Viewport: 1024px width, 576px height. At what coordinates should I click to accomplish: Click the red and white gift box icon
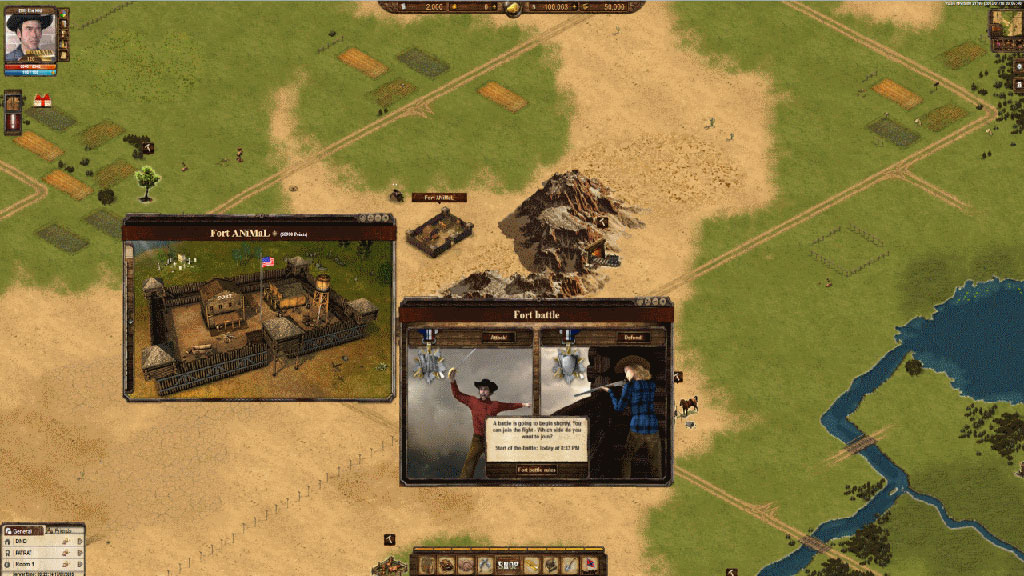coord(42,100)
